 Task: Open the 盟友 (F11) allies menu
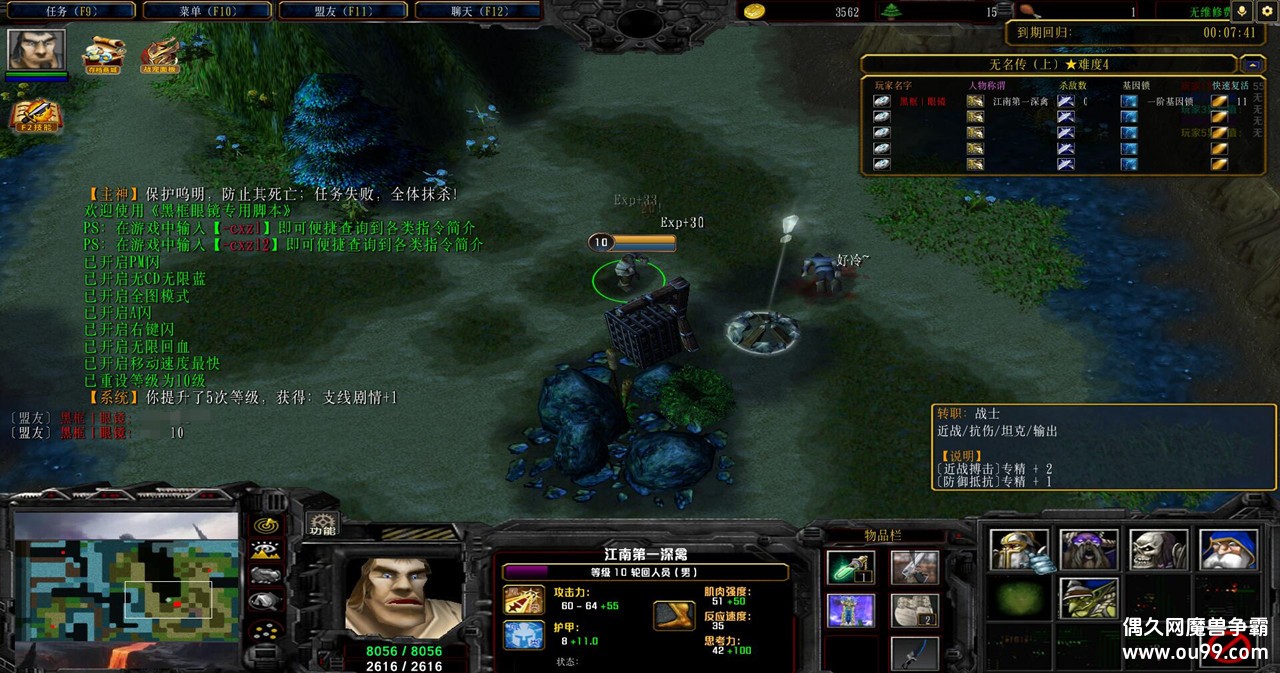click(x=342, y=11)
